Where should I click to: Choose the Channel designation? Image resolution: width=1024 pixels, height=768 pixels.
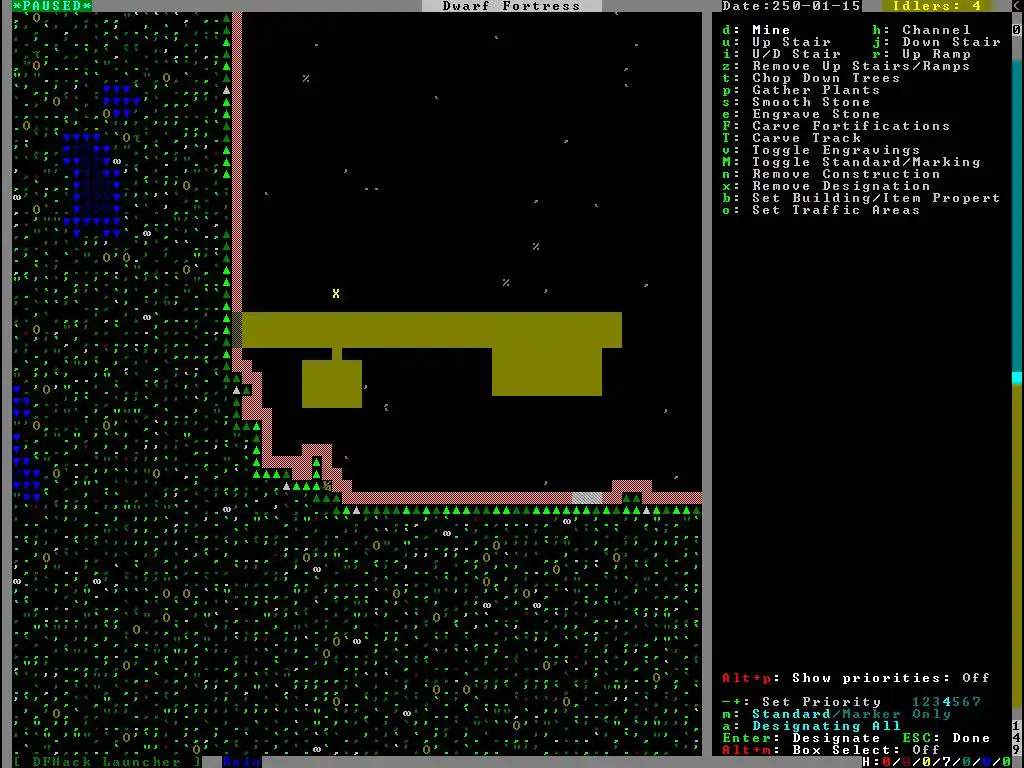[936, 30]
